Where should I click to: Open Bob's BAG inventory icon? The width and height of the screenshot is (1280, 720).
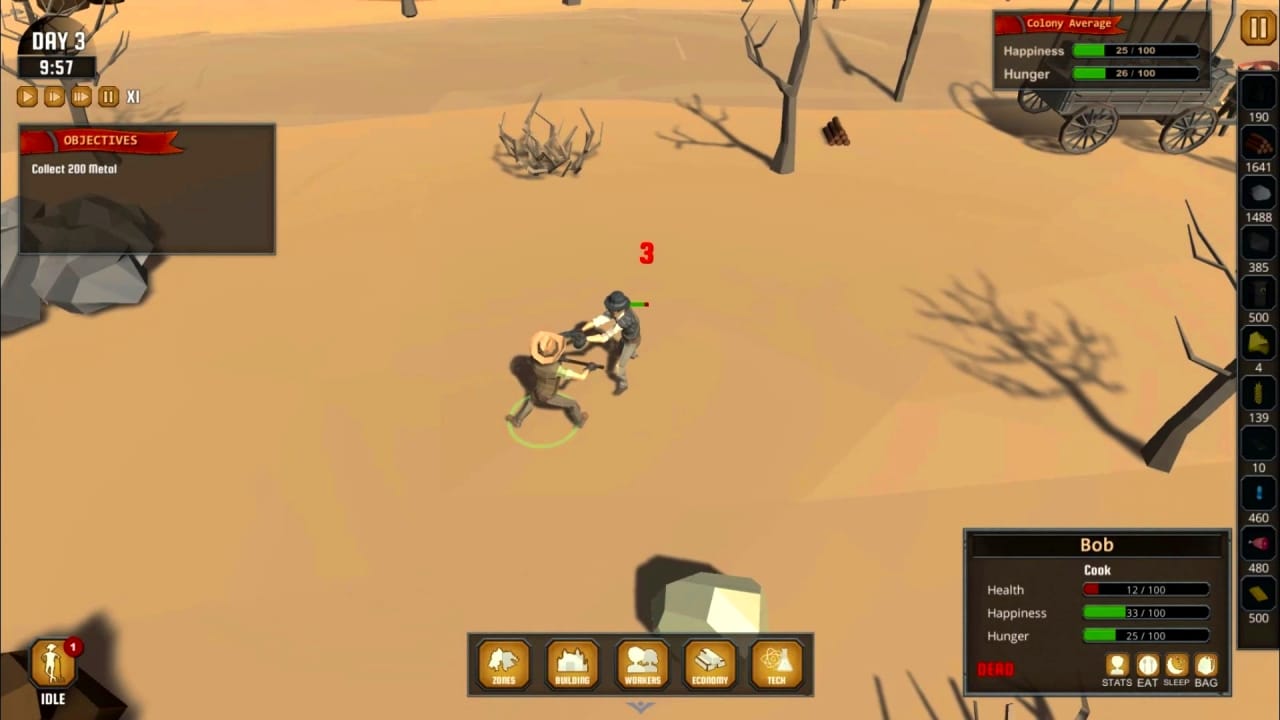pos(1205,666)
